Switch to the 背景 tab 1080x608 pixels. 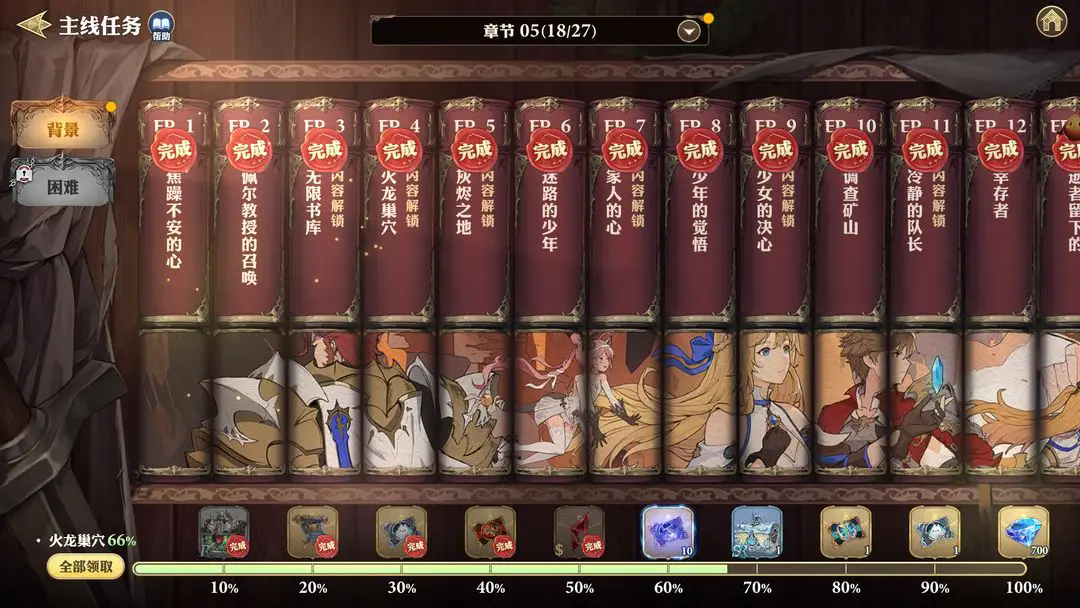(x=63, y=129)
